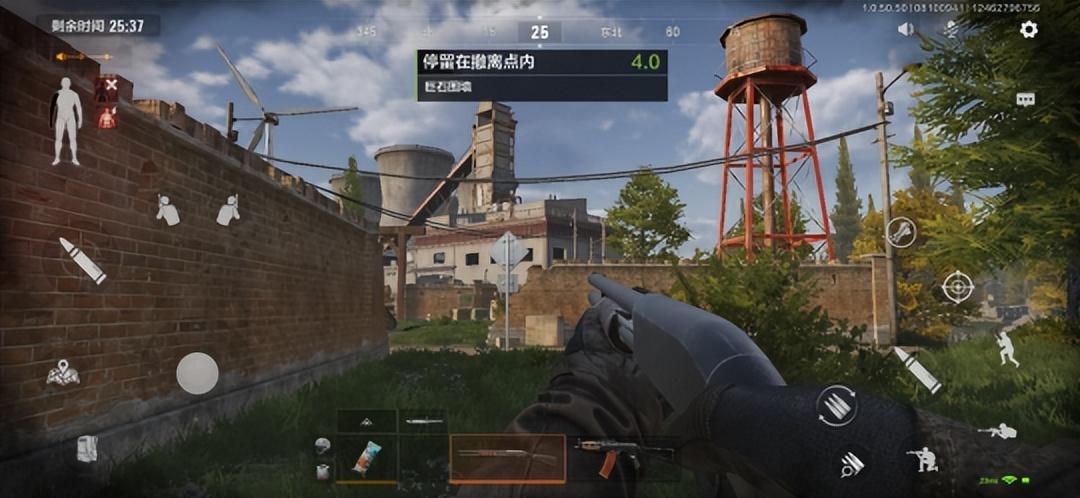
Task: Tap the left lean button
Action: point(167,210)
